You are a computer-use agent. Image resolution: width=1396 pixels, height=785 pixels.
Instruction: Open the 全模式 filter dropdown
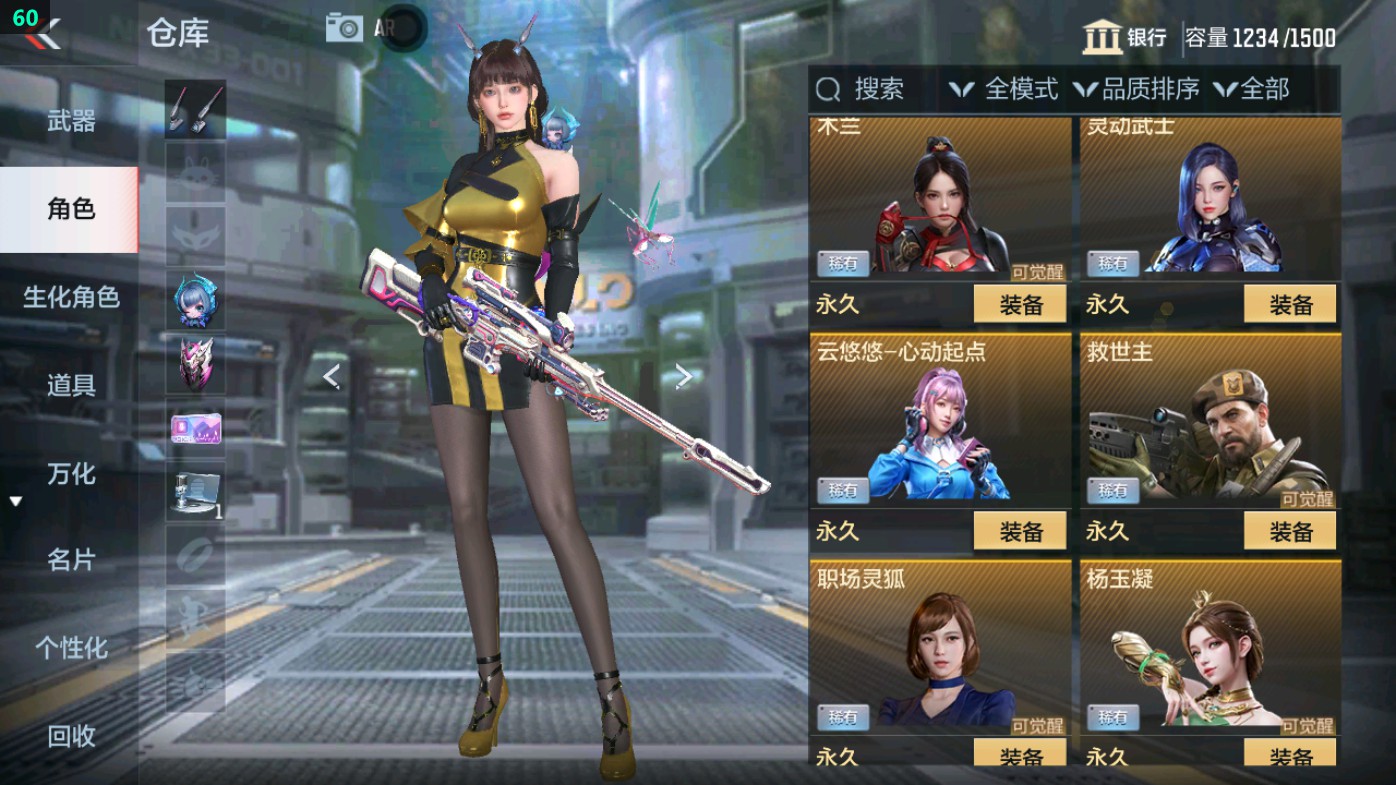(x=1012, y=90)
